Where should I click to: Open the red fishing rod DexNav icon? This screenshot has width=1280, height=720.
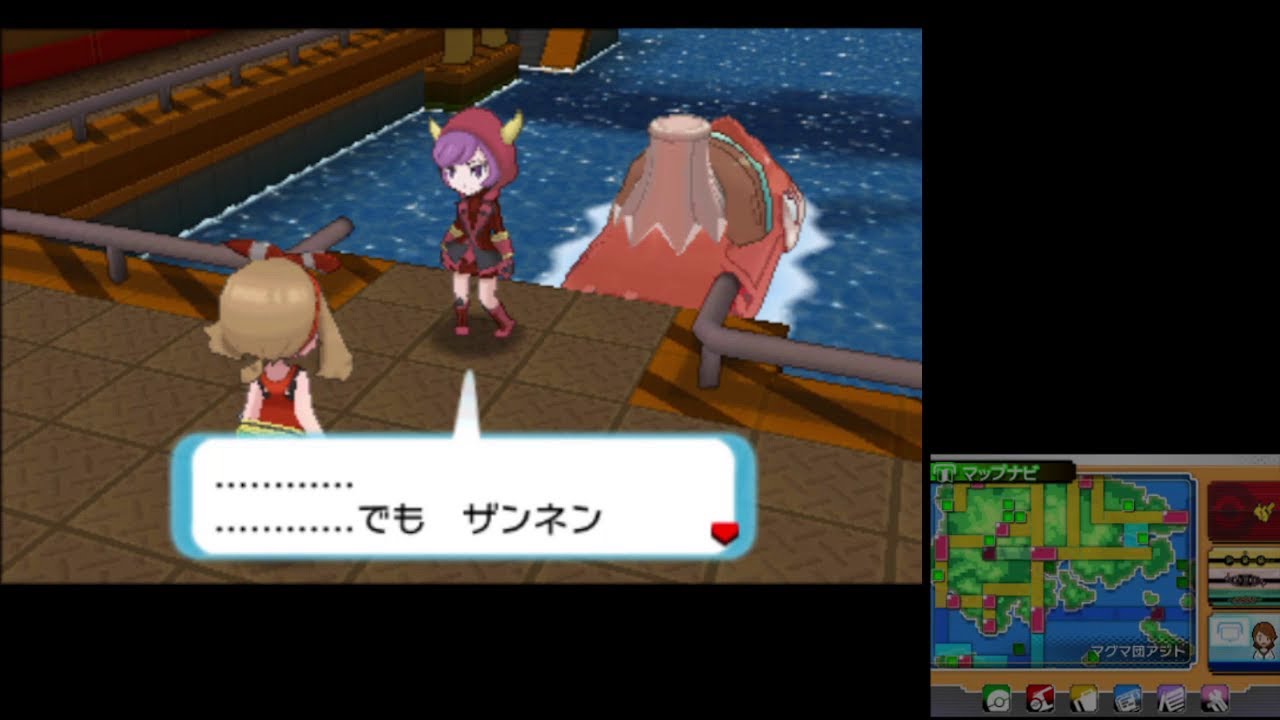[x=1040, y=700]
